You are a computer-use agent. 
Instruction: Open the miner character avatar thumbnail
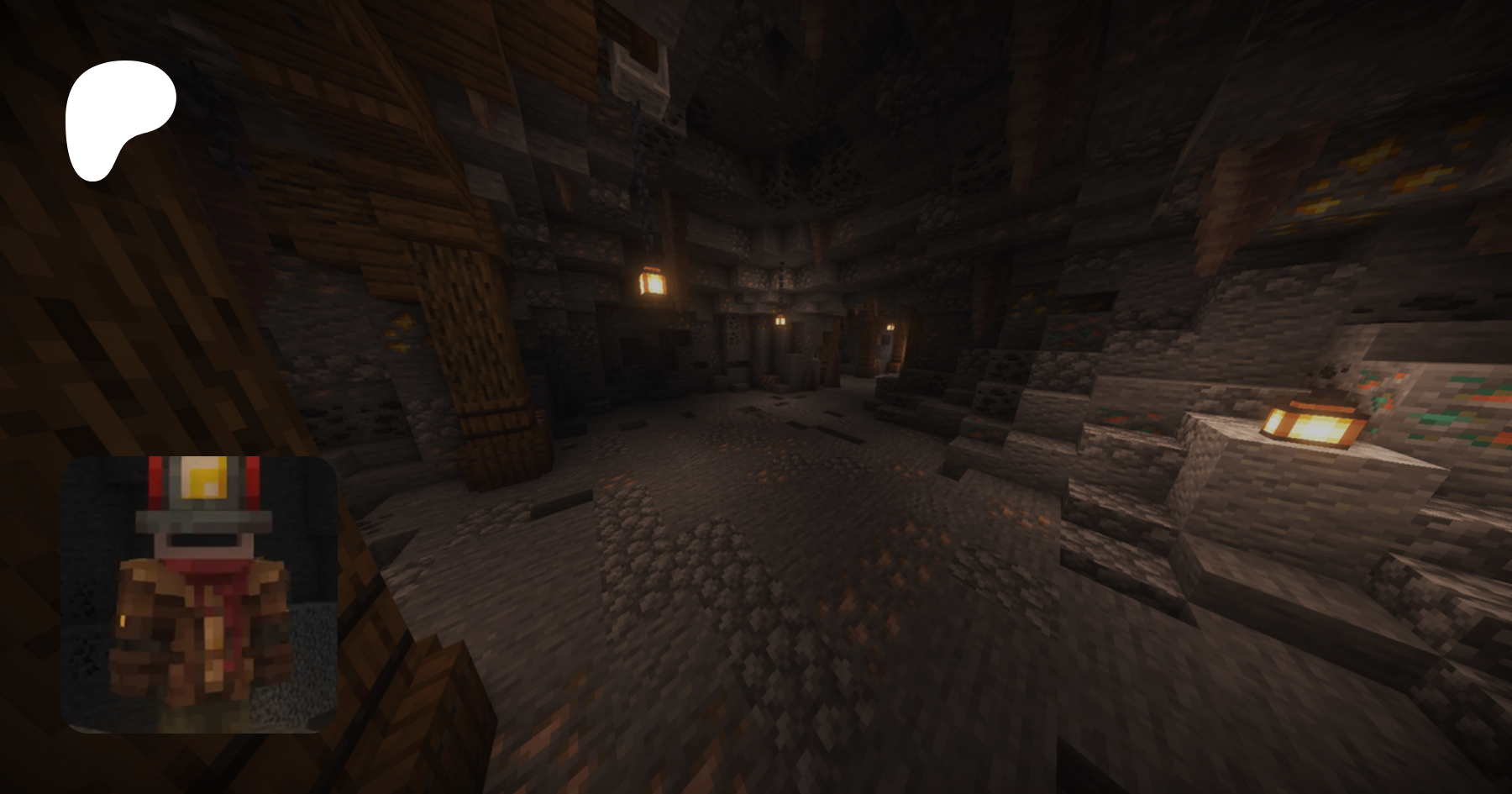199,594
